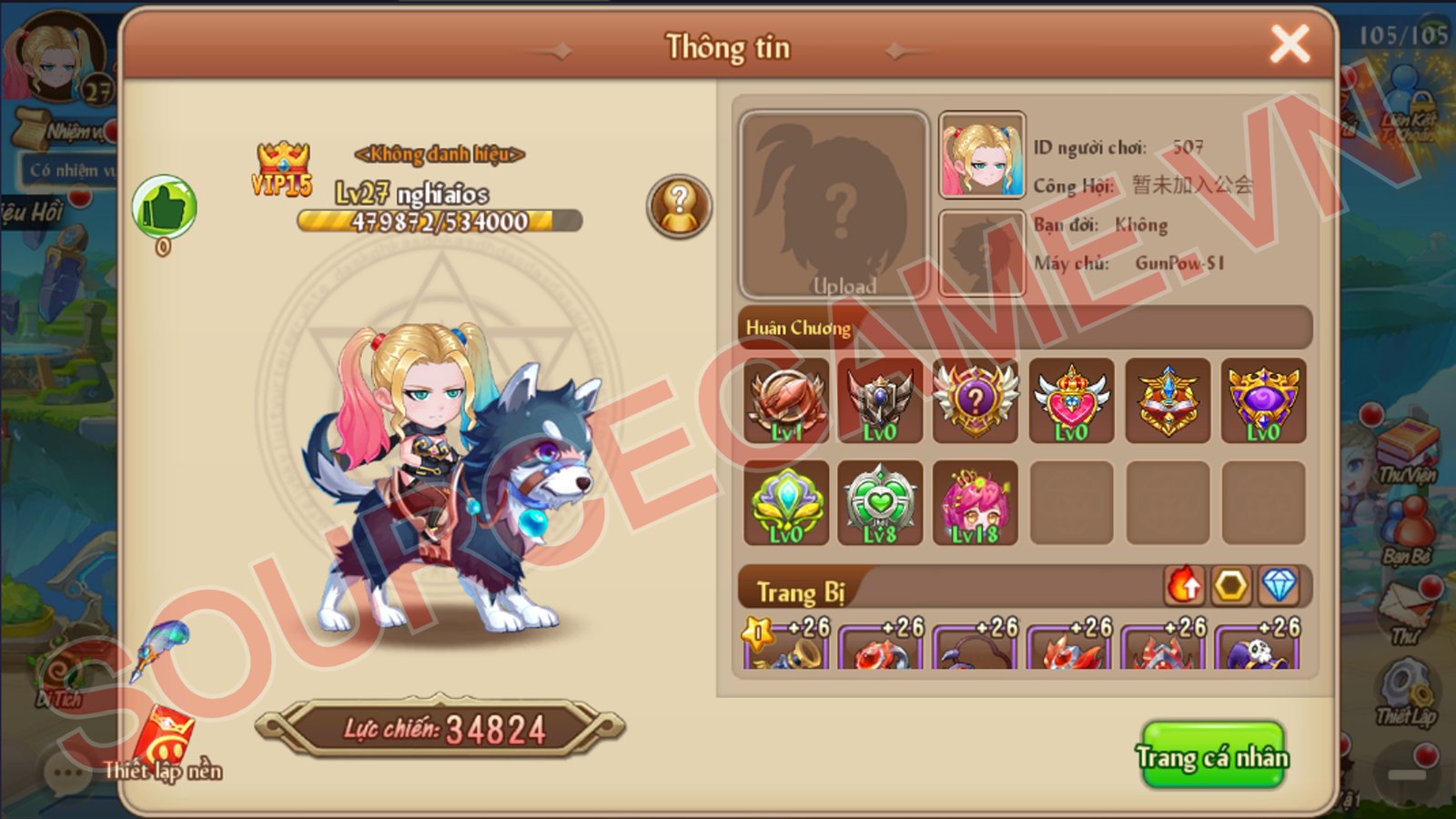This screenshot has height=819, width=1456.
Task: Select the red shield Lv1 medal
Action: click(x=786, y=401)
